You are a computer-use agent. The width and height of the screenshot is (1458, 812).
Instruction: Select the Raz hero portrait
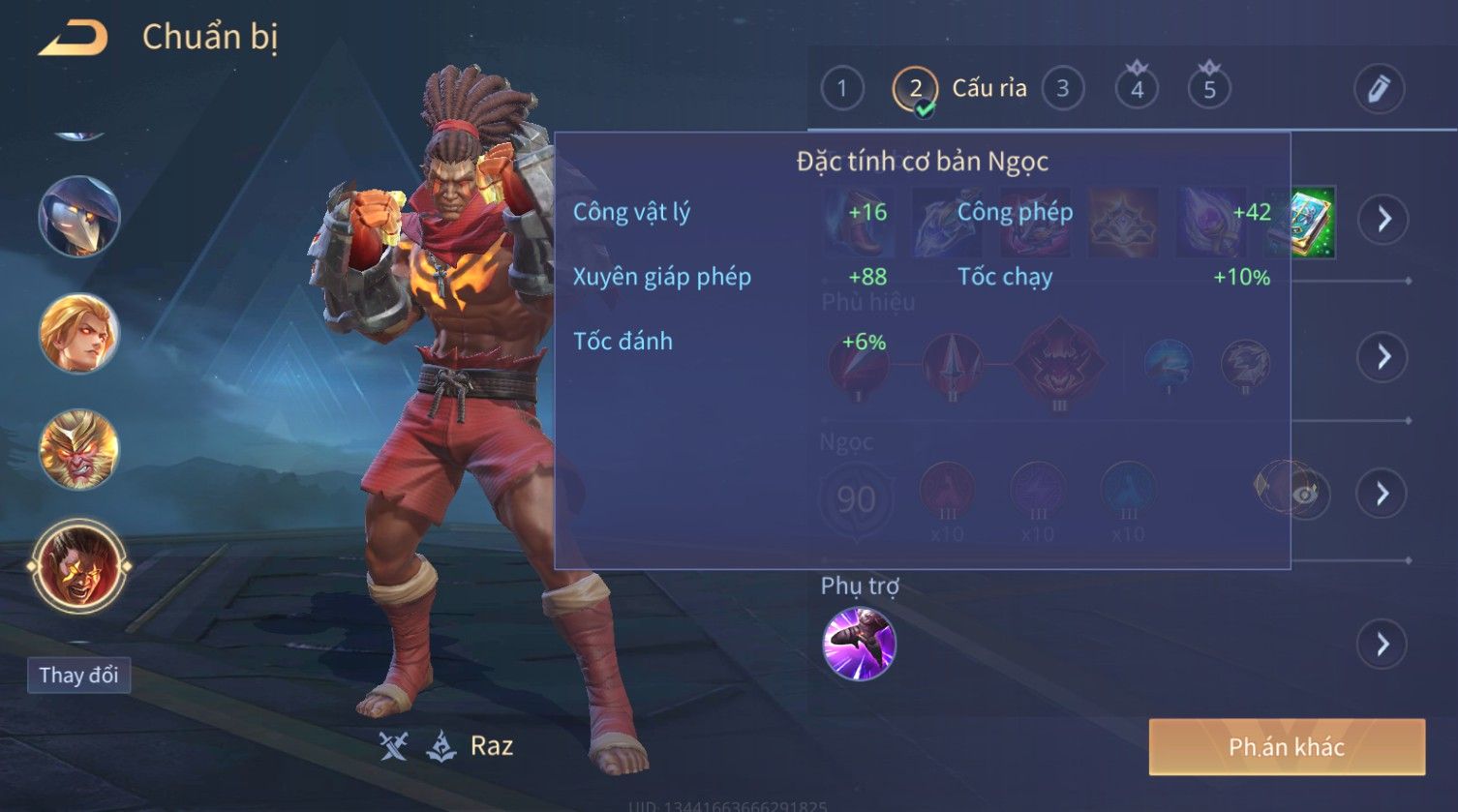click(79, 566)
